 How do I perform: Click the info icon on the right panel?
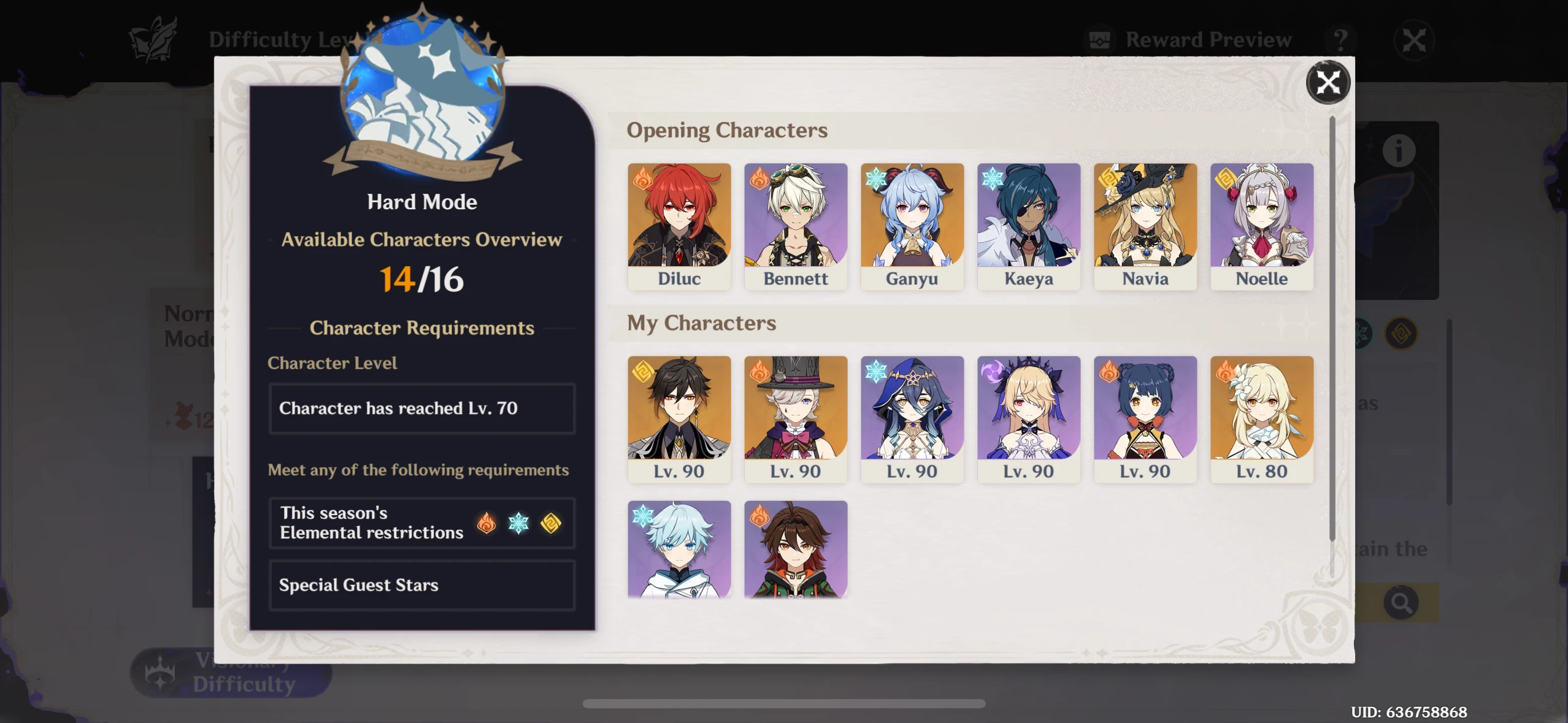[x=1398, y=149]
